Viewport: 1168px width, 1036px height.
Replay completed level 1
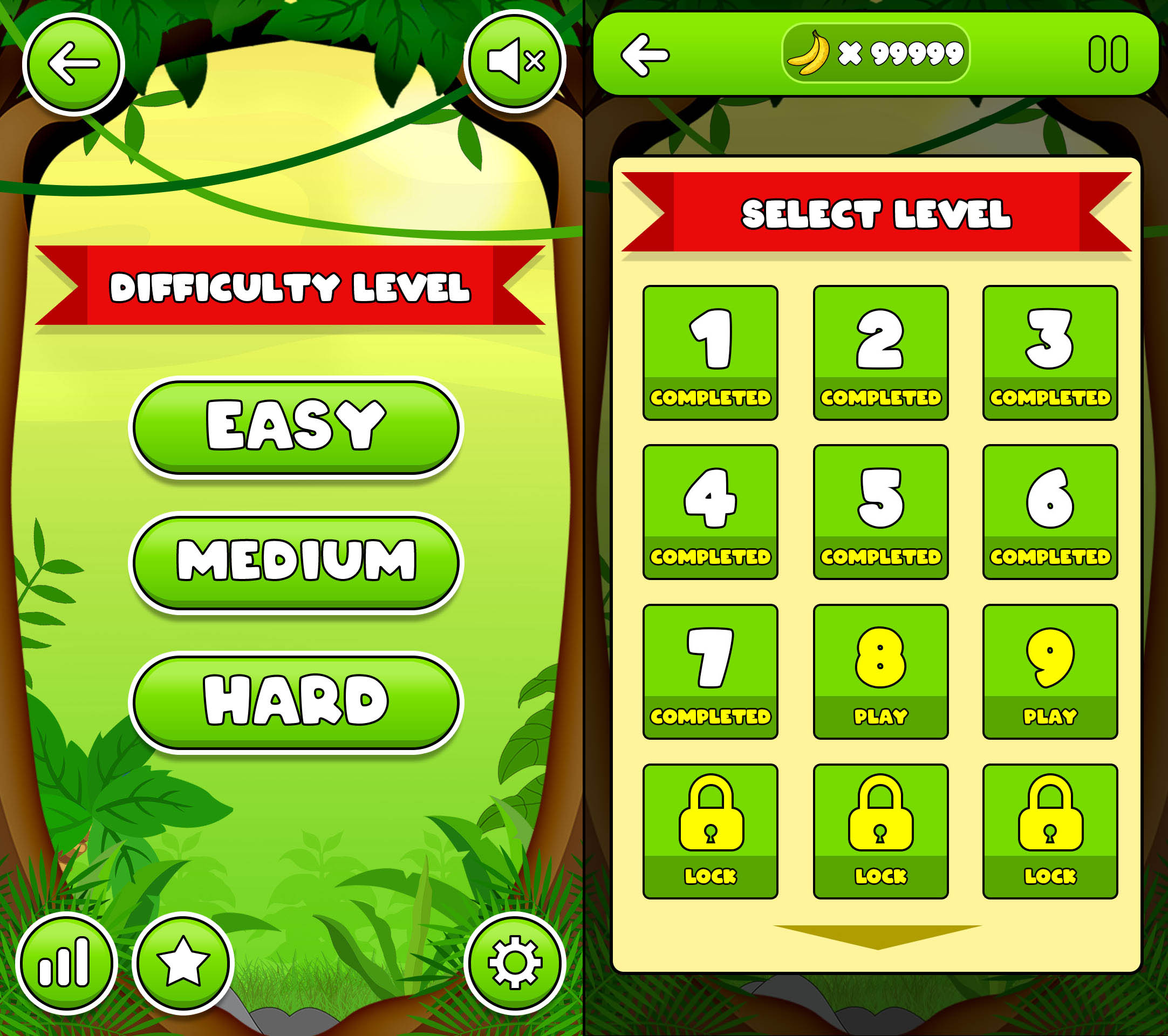[x=711, y=352]
